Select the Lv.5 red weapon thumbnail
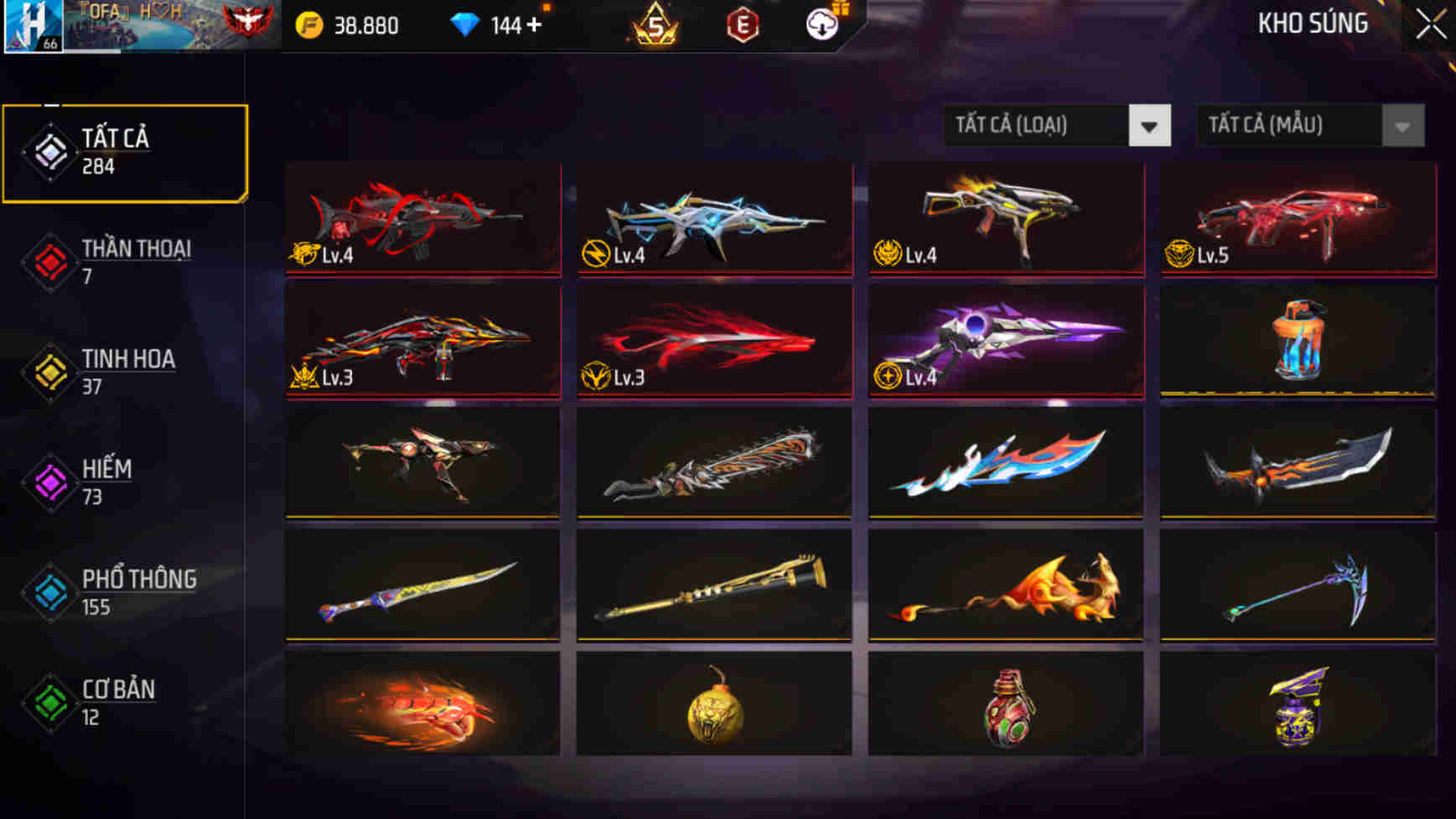Screen dimensions: 1456x819 tap(1299, 218)
